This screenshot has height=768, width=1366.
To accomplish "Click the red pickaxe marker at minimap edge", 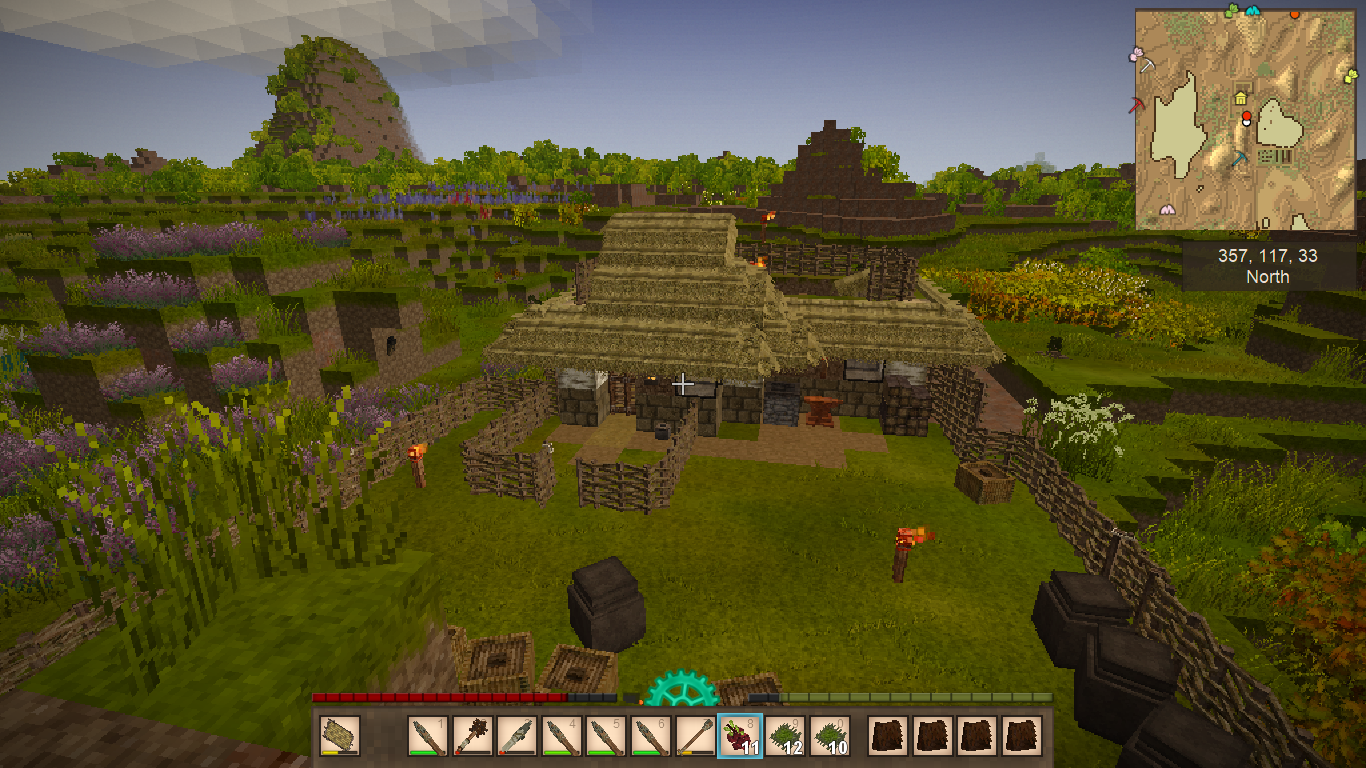I will [x=1137, y=104].
